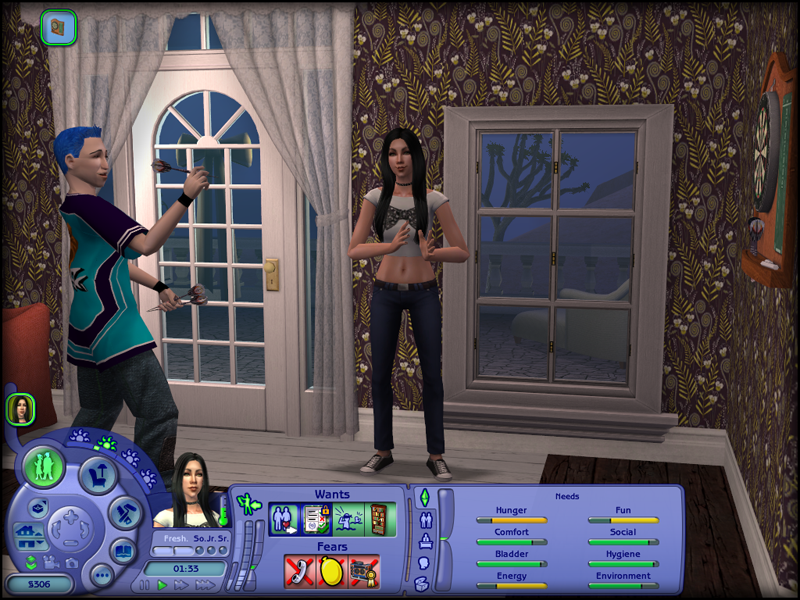Set game speed to triple fast forward
This screenshot has height=600, width=800.
point(204,585)
